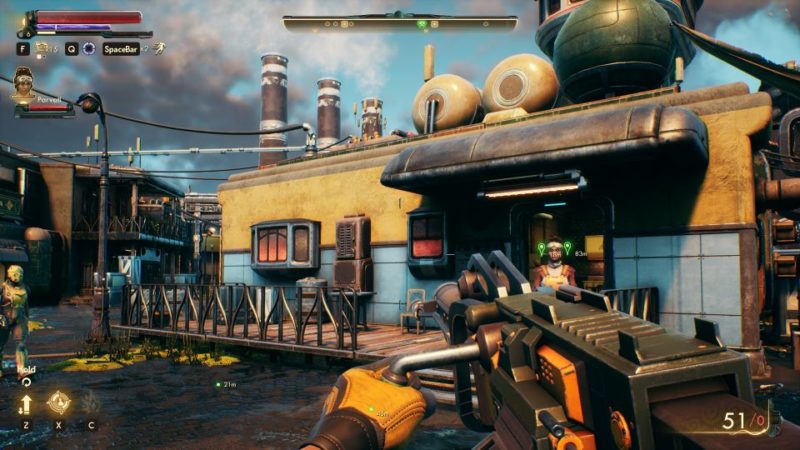Select Parvati's companion portrait
Image resolution: width=800 pixels, height=450 pixels.
pos(22,85)
